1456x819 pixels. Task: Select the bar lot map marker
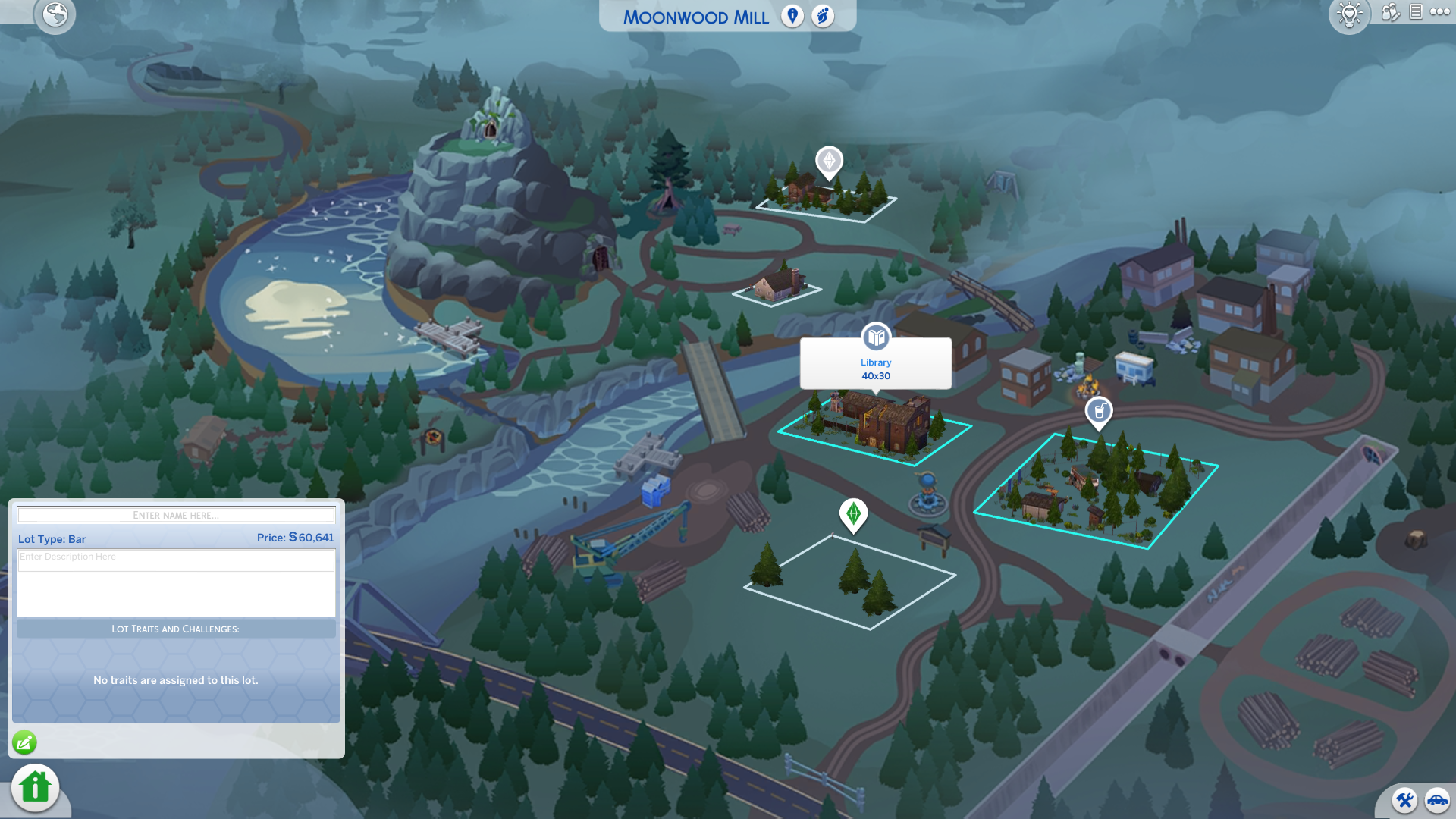tap(1099, 412)
